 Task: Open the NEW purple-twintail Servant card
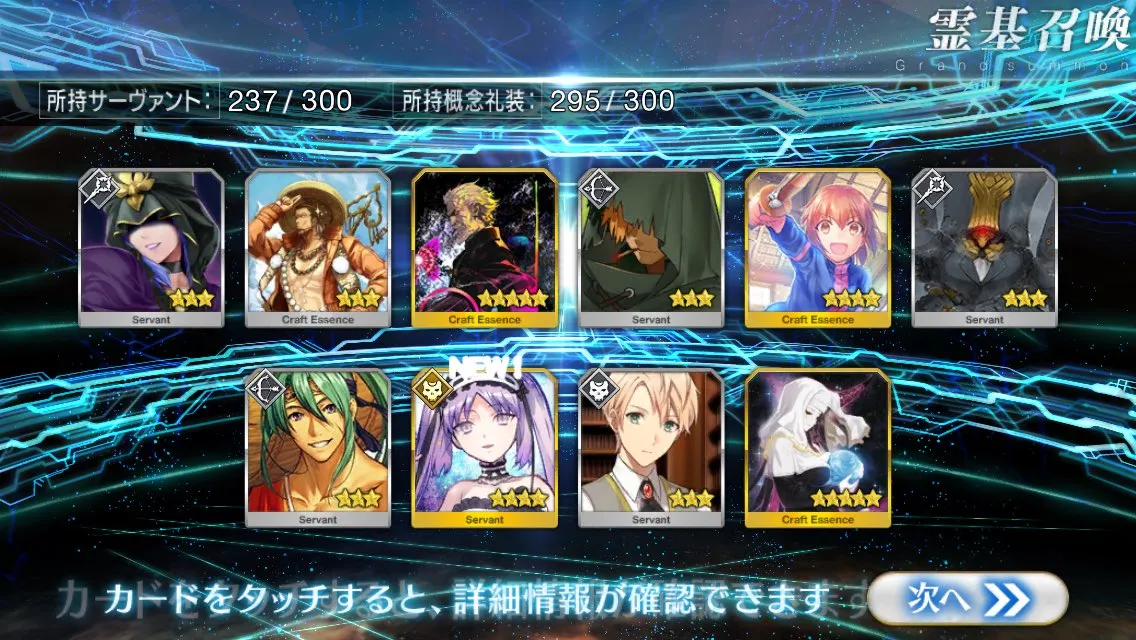(485, 448)
